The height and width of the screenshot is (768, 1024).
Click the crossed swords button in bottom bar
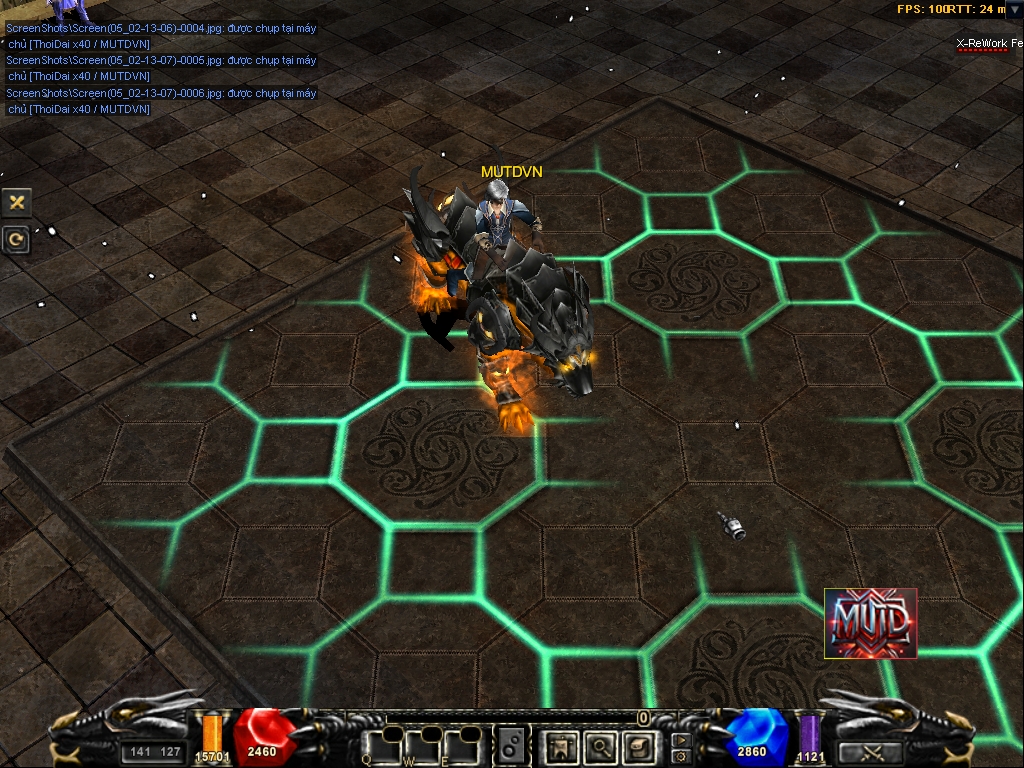coord(870,753)
